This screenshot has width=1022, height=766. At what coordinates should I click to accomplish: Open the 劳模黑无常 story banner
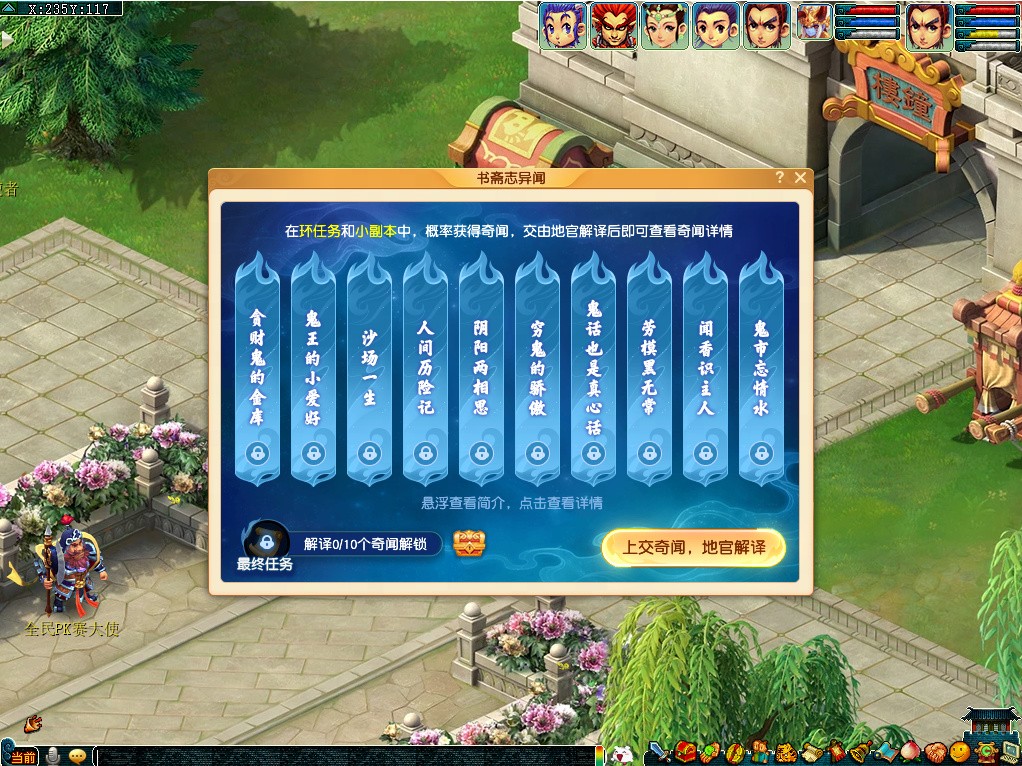[x=650, y=370]
